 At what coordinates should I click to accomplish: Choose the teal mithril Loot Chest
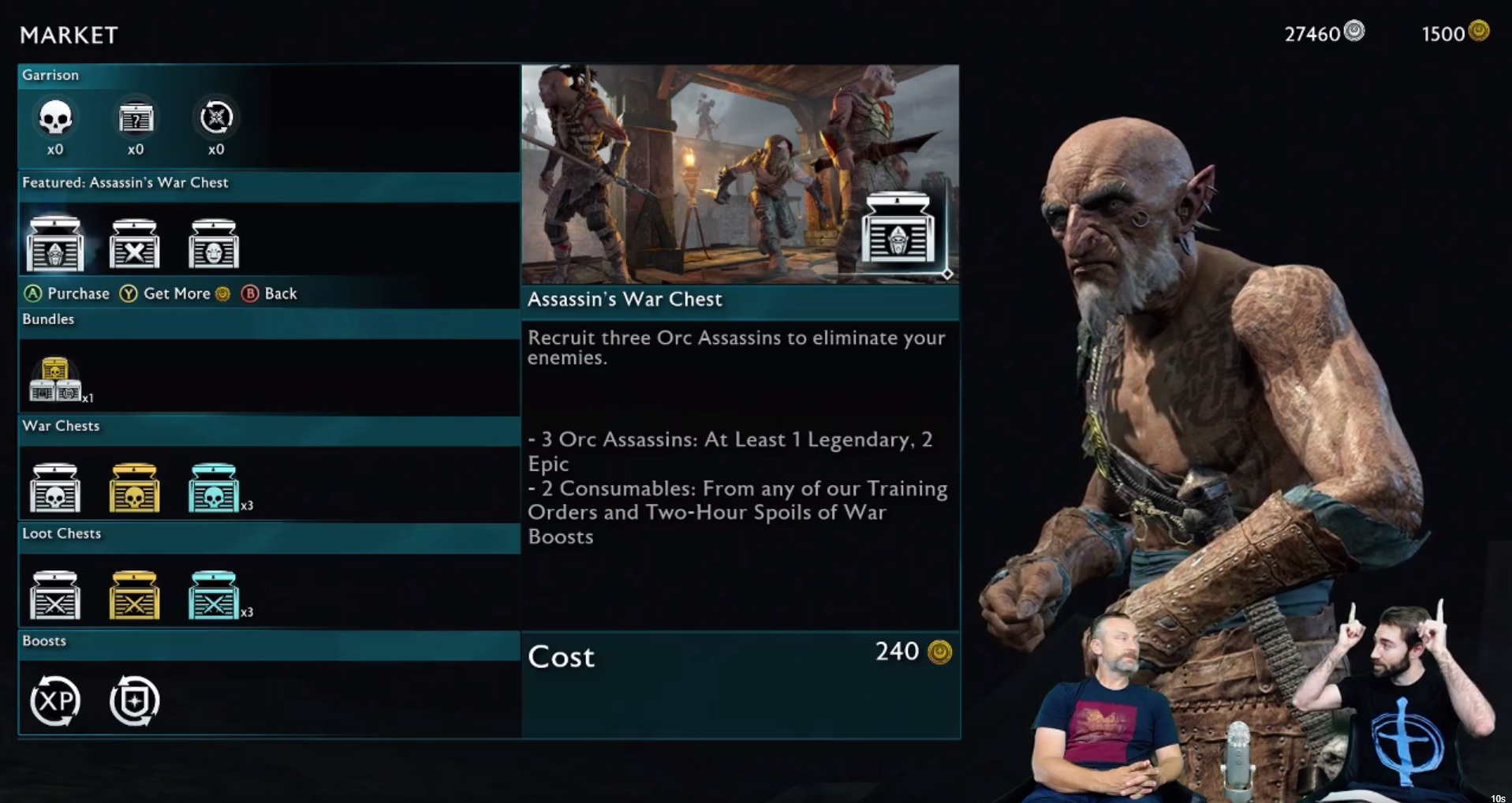(x=214, y=595)
